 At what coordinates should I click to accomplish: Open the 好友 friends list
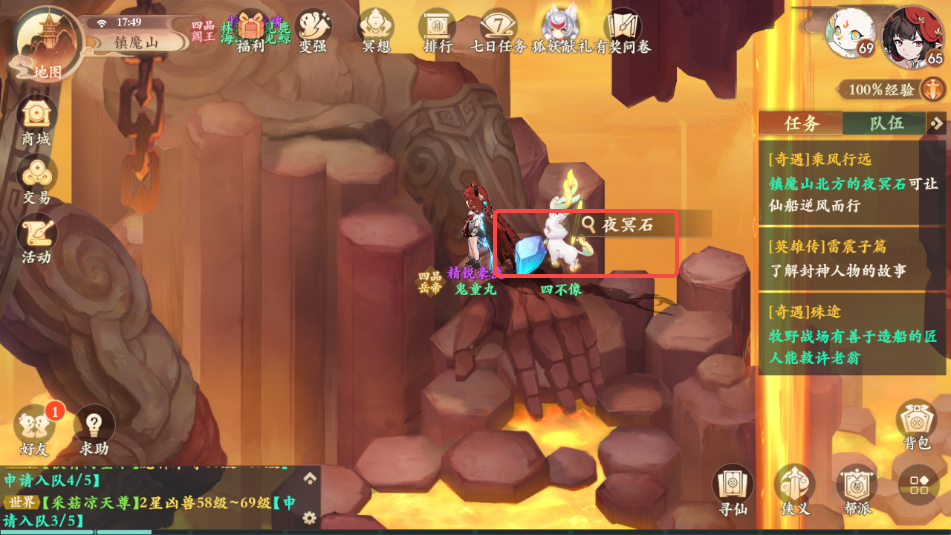click(x=36, y=428)
